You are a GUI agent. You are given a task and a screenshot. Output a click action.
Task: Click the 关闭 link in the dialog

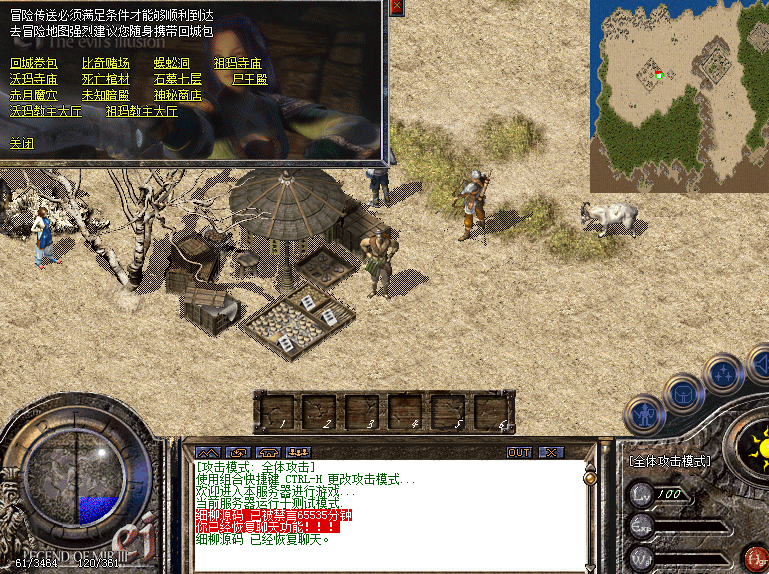[x=22, y=143]
